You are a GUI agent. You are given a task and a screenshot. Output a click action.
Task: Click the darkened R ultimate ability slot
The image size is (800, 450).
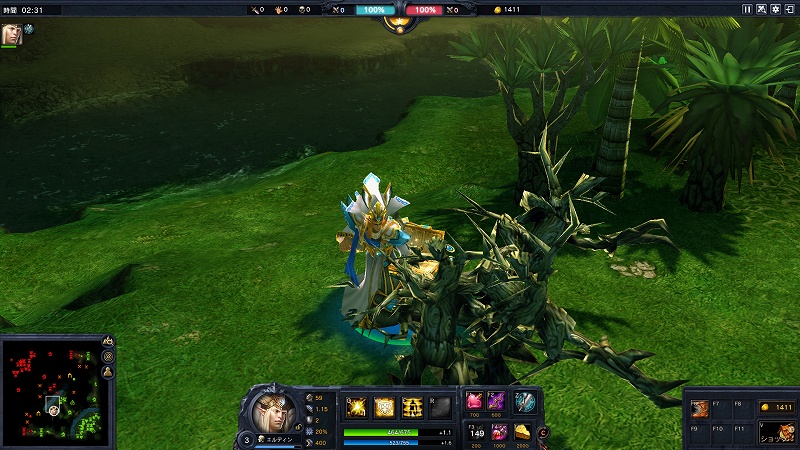(x=440, y=406)
